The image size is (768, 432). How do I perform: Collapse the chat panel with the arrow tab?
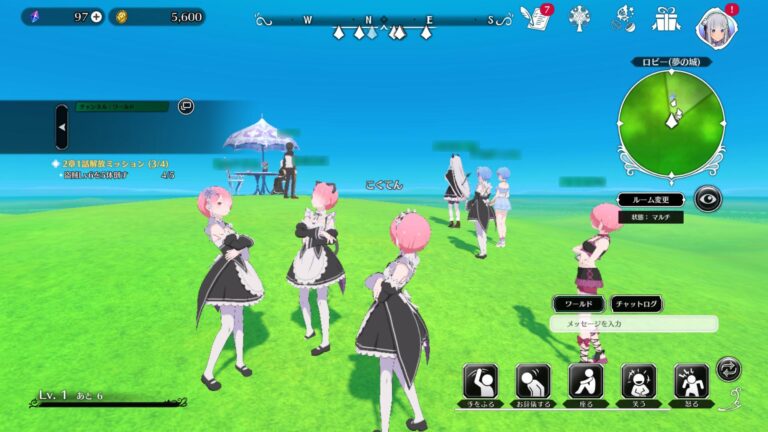pos(62,127)
